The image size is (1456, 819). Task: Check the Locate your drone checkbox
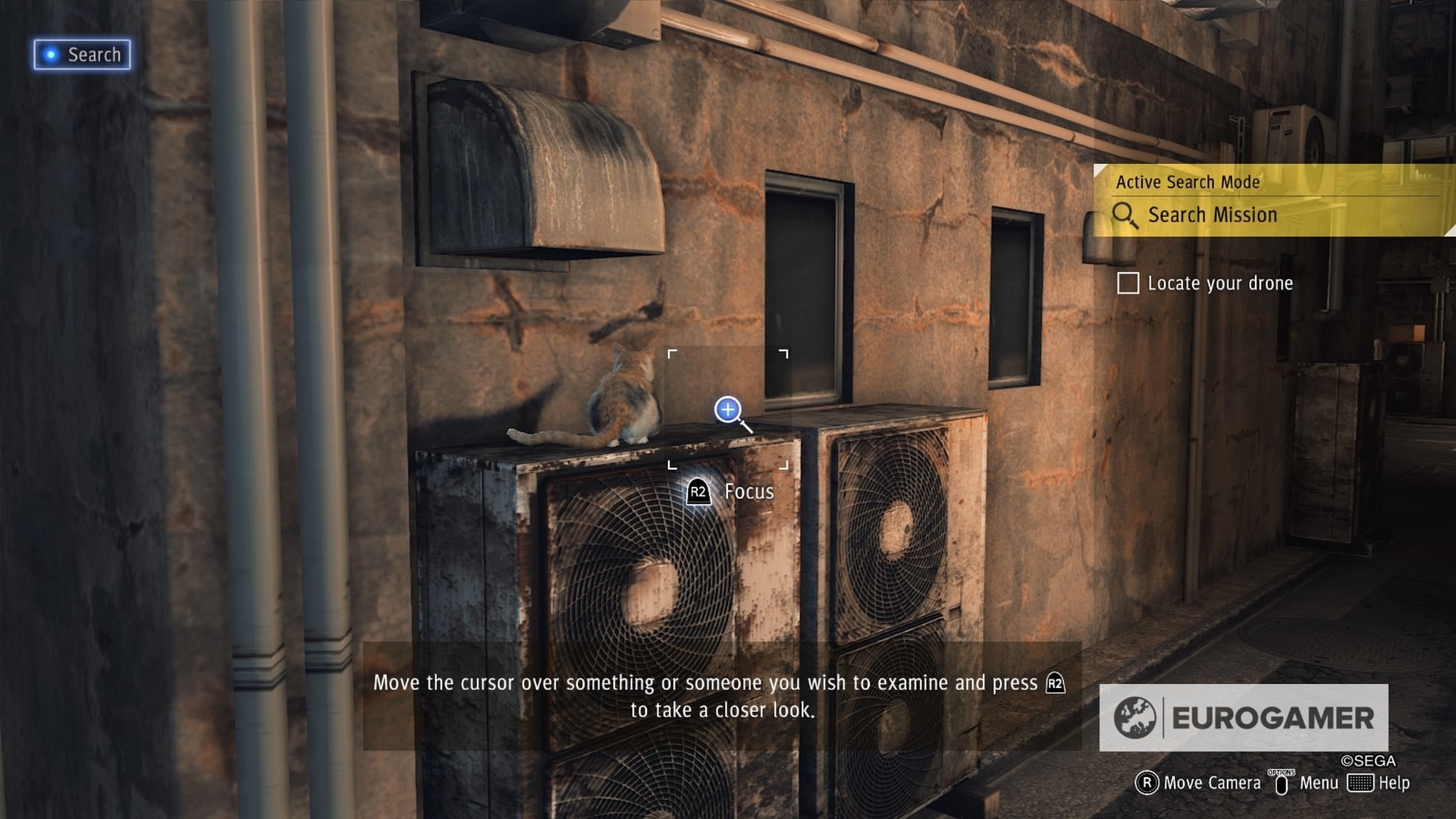pyautogui.click(x=1129, y=283)
